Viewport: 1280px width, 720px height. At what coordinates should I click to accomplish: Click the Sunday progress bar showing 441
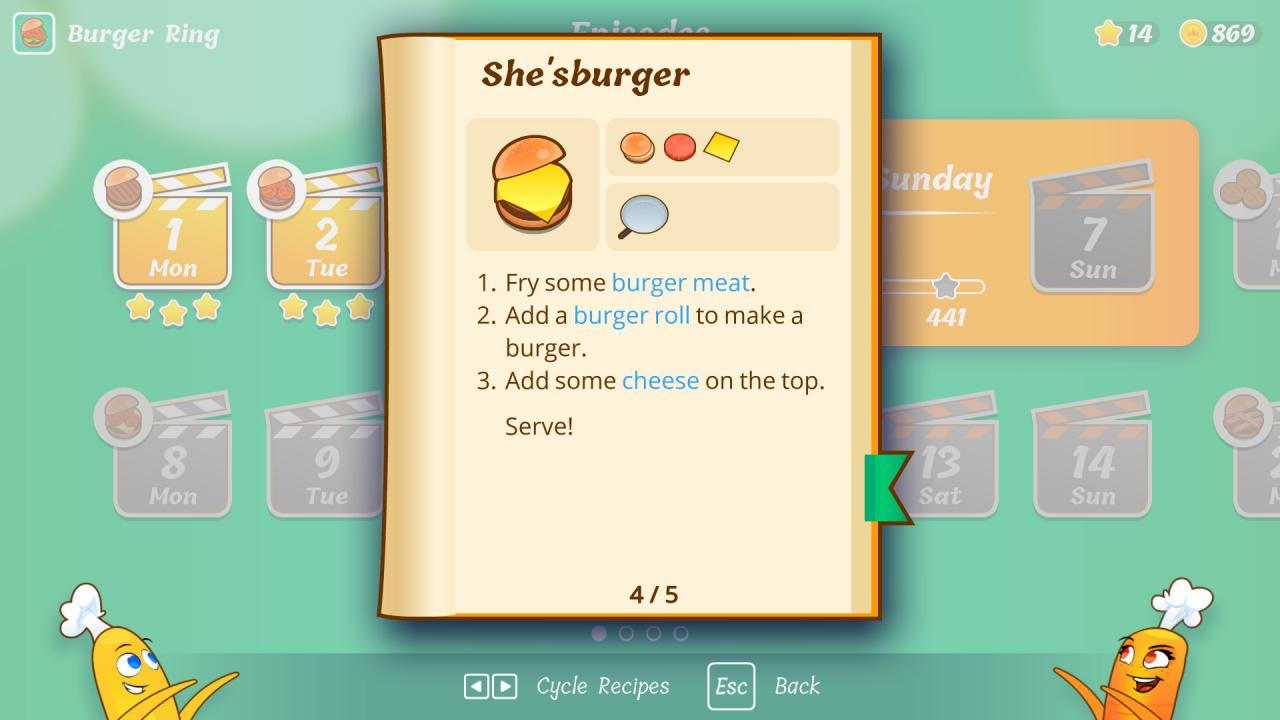944,287
